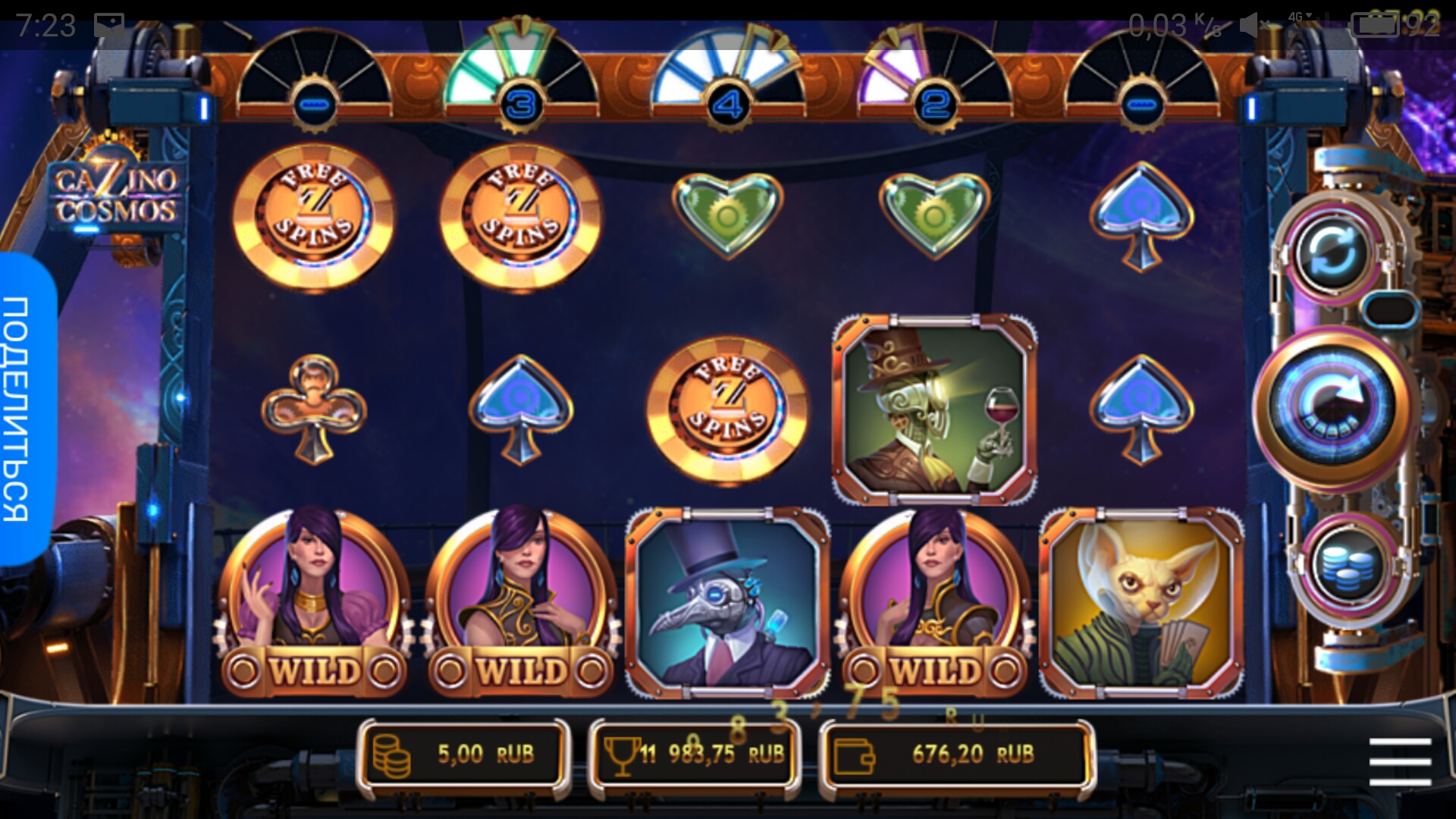Open autoplay with the circular arrows button

click(1332, 252)
